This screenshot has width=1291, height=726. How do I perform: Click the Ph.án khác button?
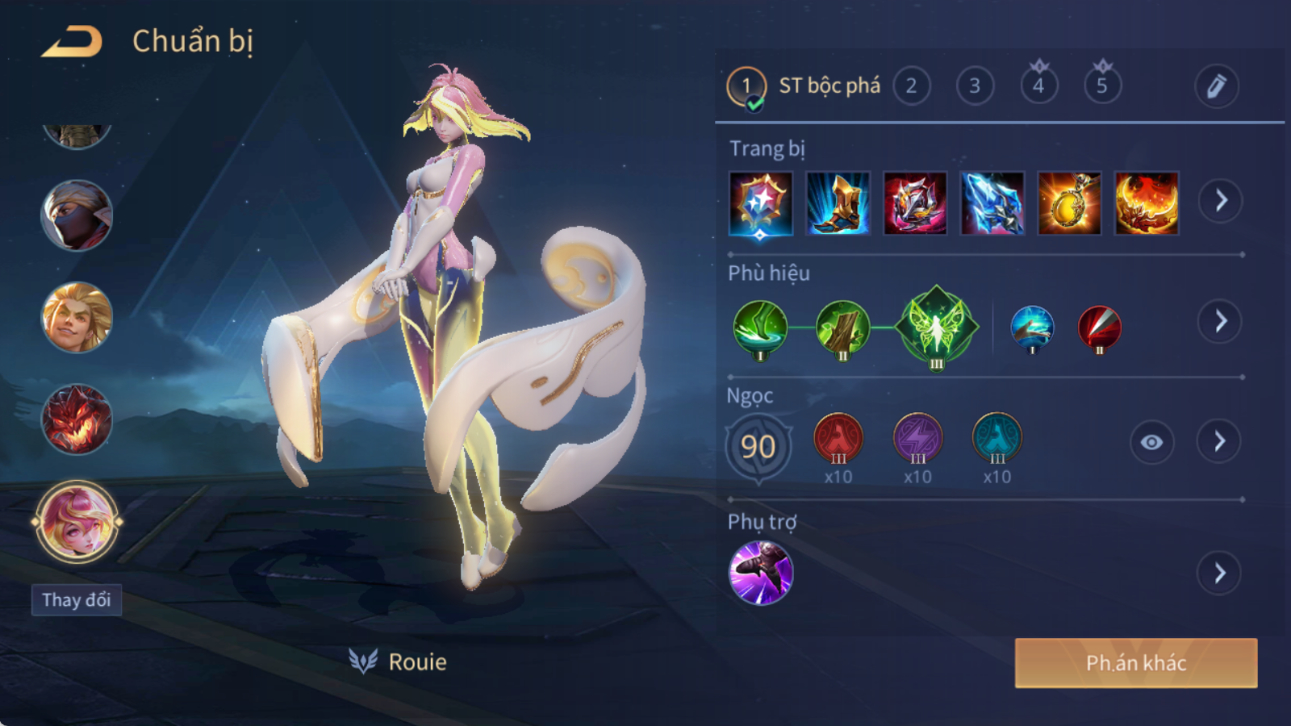click(x=1136, y=663)
